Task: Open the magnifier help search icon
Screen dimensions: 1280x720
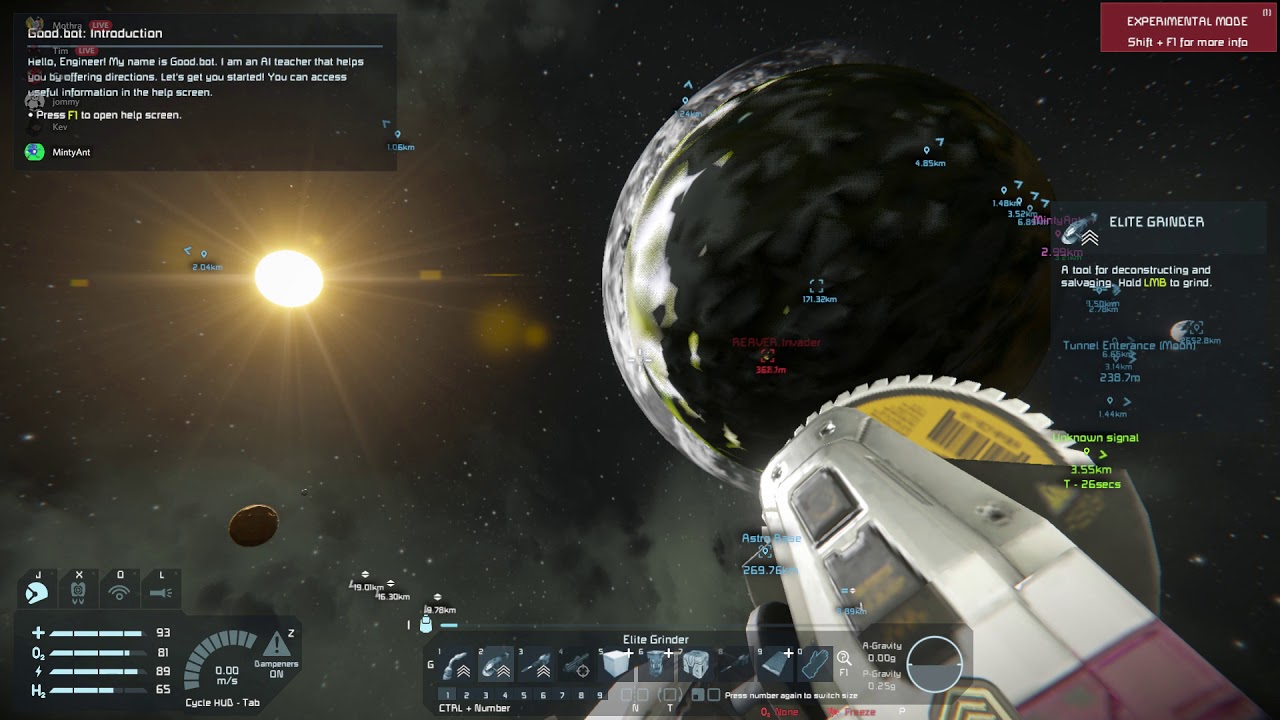Action: [844, 658]
